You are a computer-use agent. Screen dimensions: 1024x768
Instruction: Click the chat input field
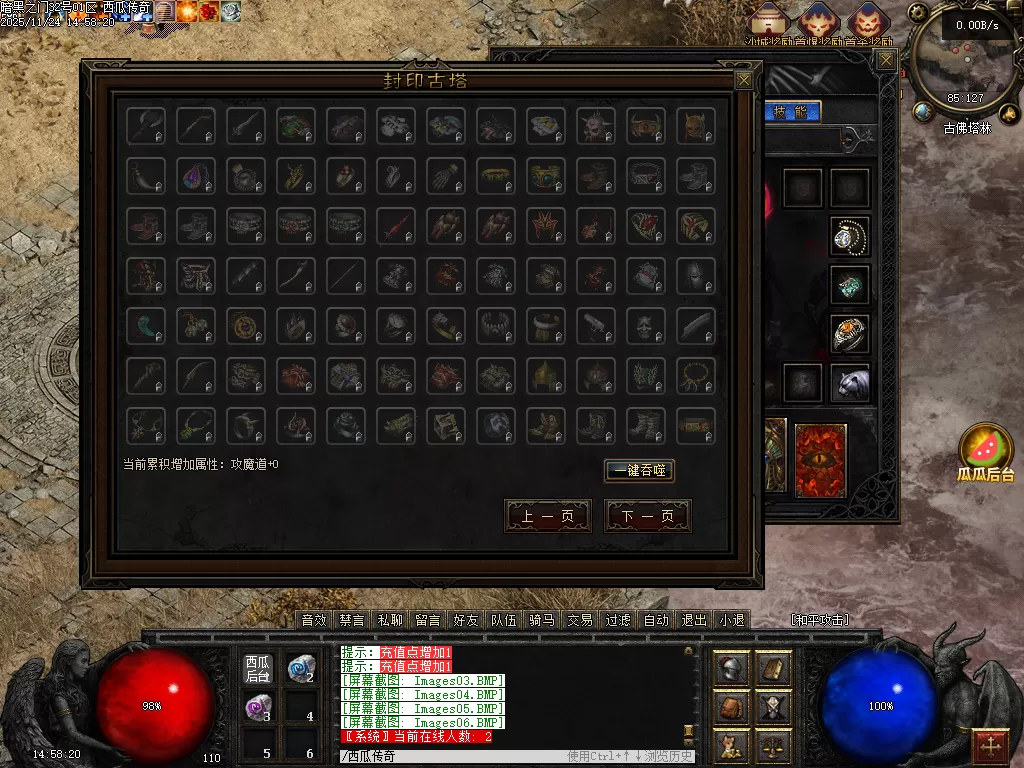coord(450,757)
